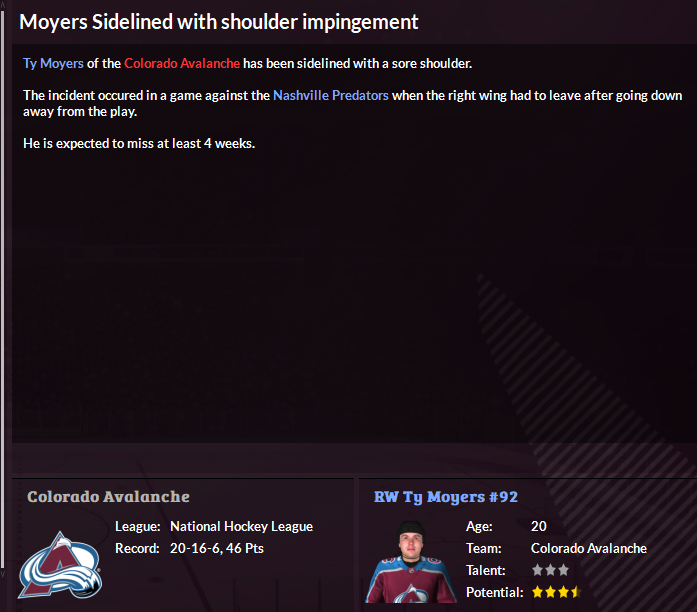This screenshot has width=697, height=612.
Task: Open Ty Moyers' player link in the article
Action: tap(53, 64)
